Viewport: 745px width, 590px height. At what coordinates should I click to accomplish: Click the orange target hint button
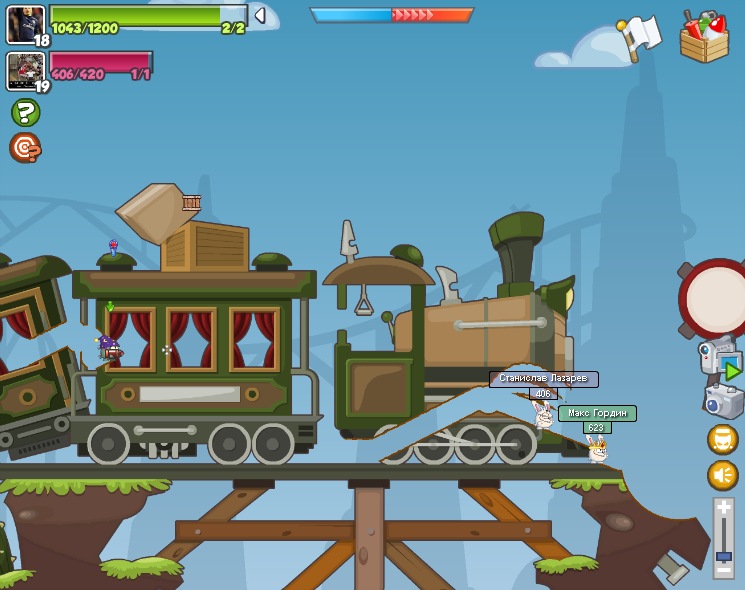[x=25, y=148]
